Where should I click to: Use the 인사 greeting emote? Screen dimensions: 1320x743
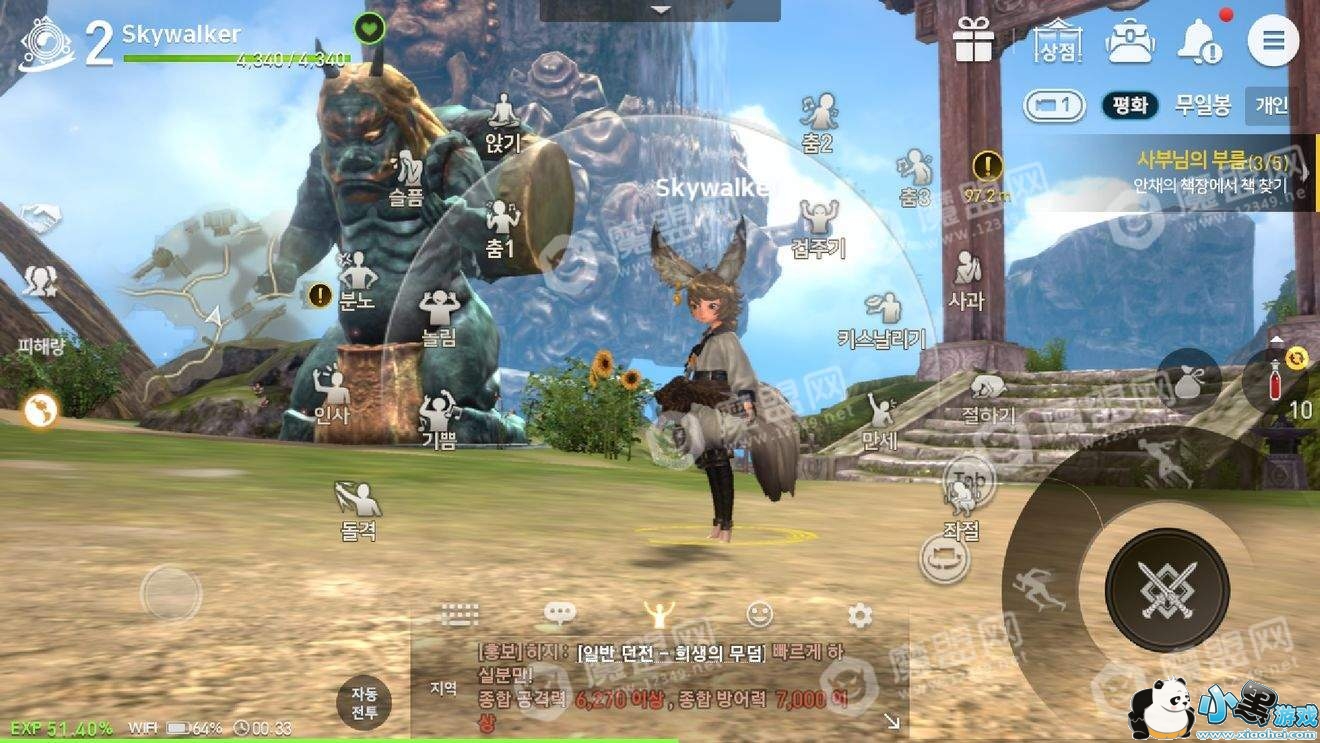331,392
